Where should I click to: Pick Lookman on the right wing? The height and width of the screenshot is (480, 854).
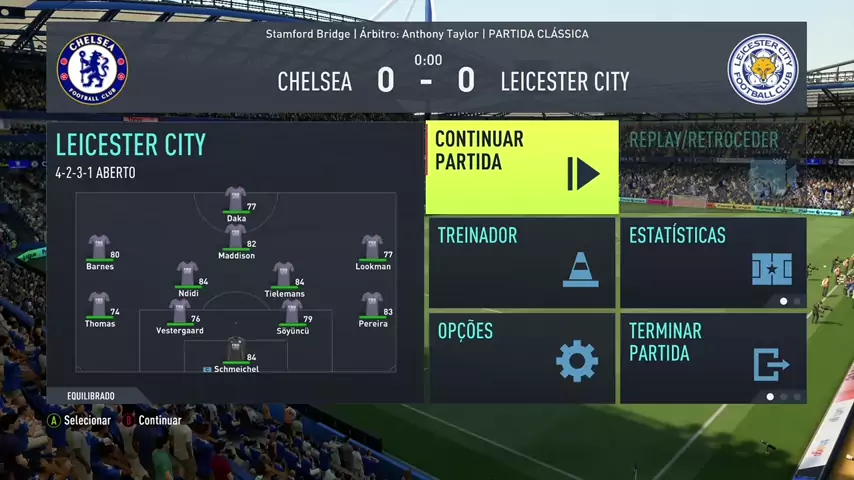point(373,248)
